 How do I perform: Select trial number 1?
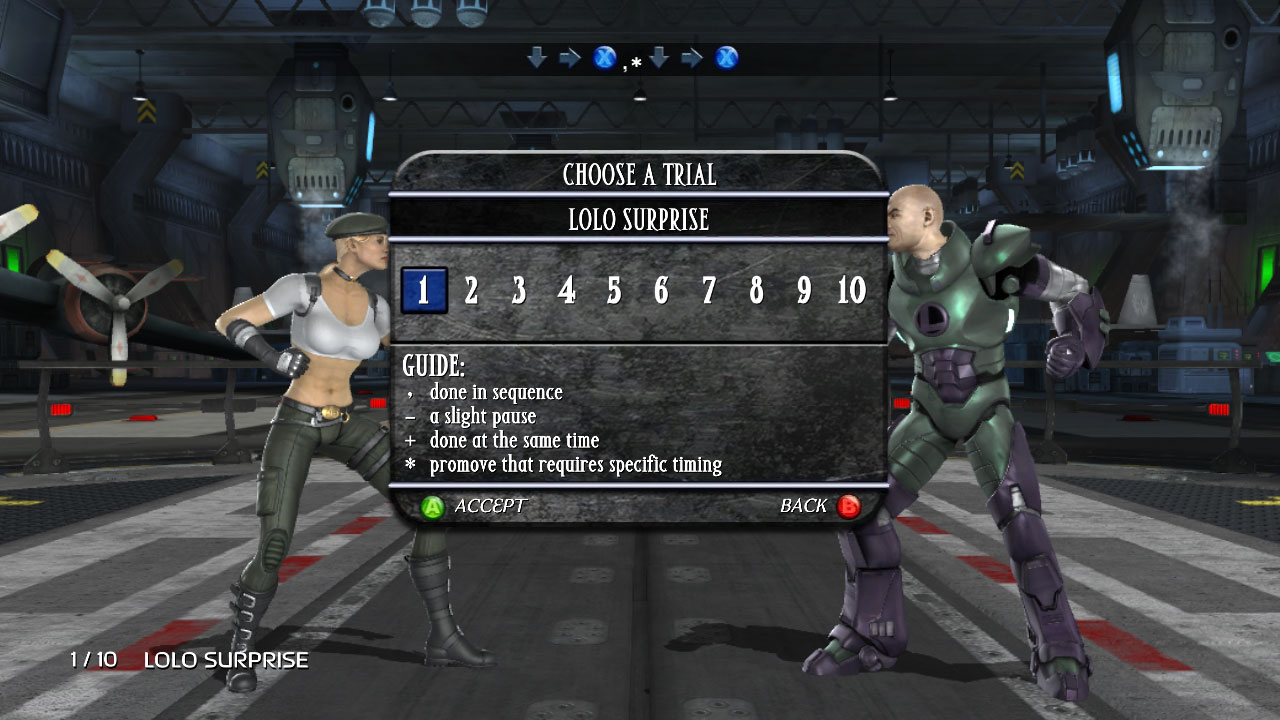[x=423, y=291]
